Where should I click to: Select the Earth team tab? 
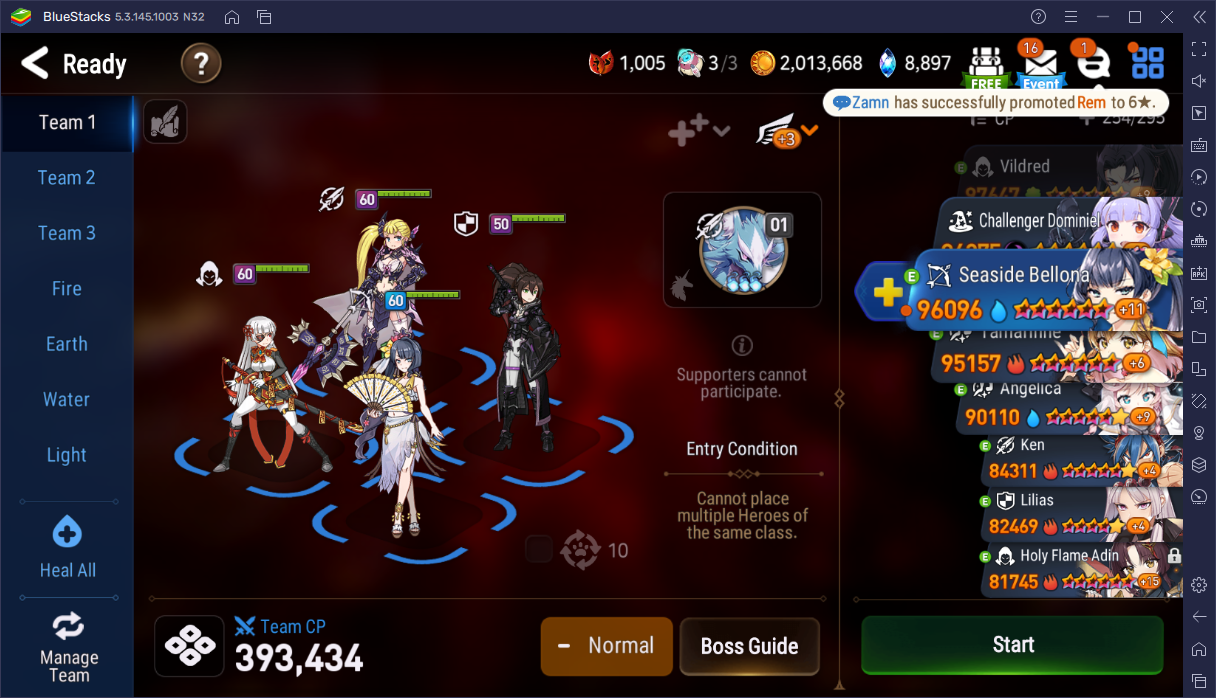[66, 344]
